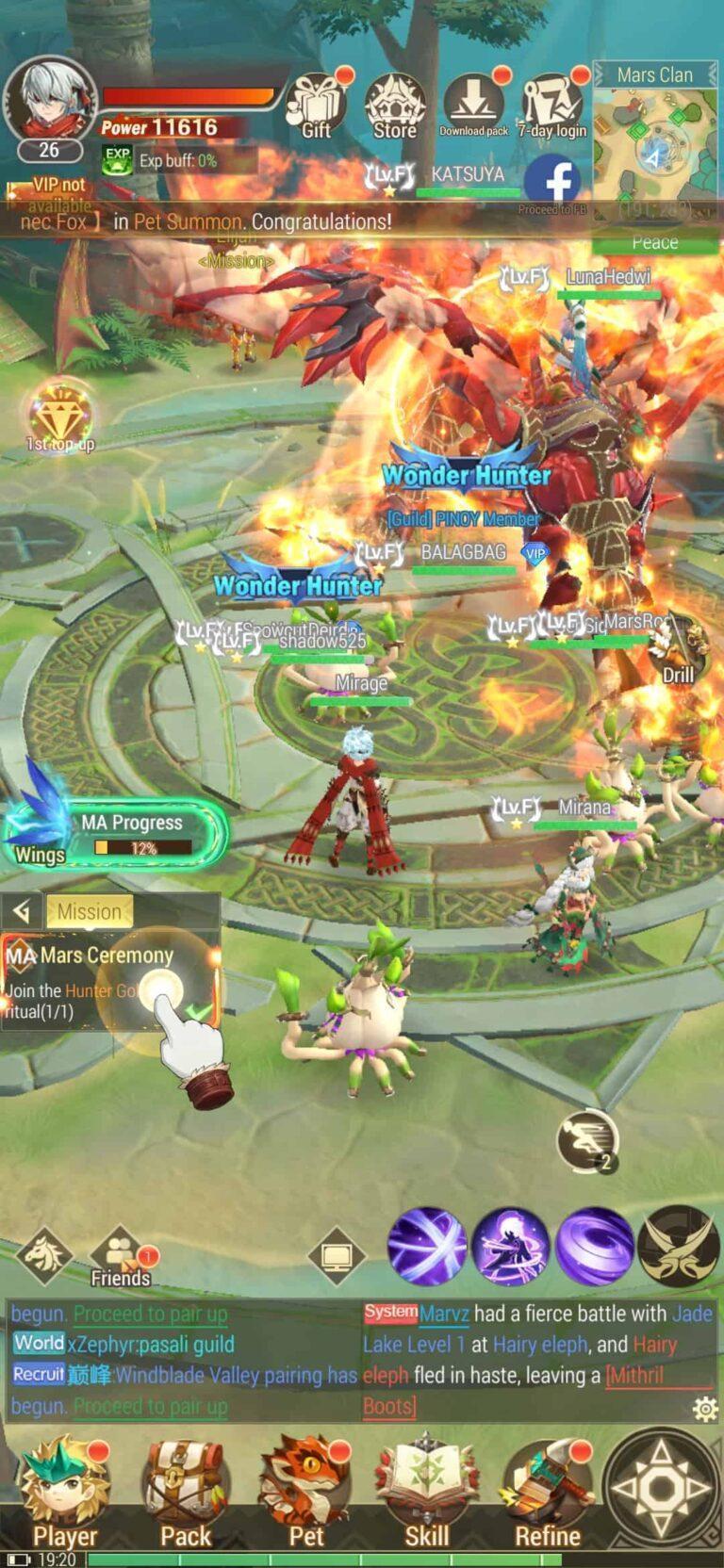This screenshot has height=1568, width=724.
Task: Open the 1st top-up offer
Action: 60,415
